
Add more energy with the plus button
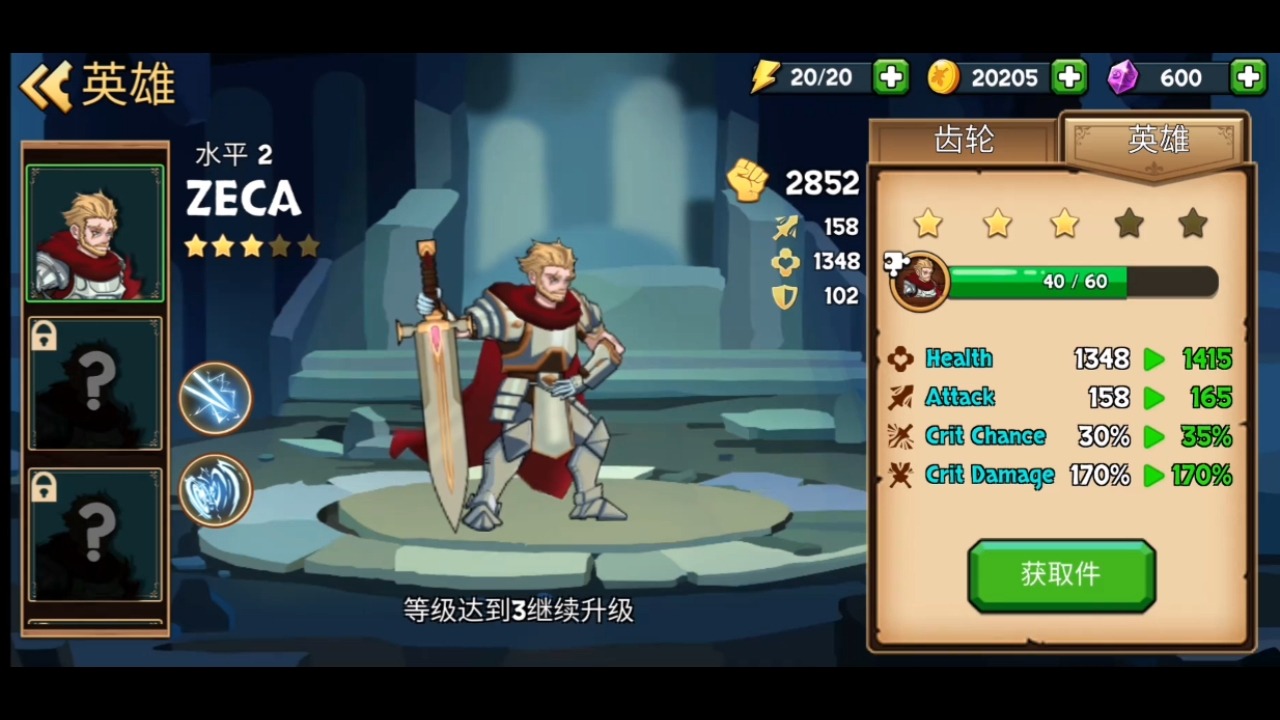coord(890,77)
